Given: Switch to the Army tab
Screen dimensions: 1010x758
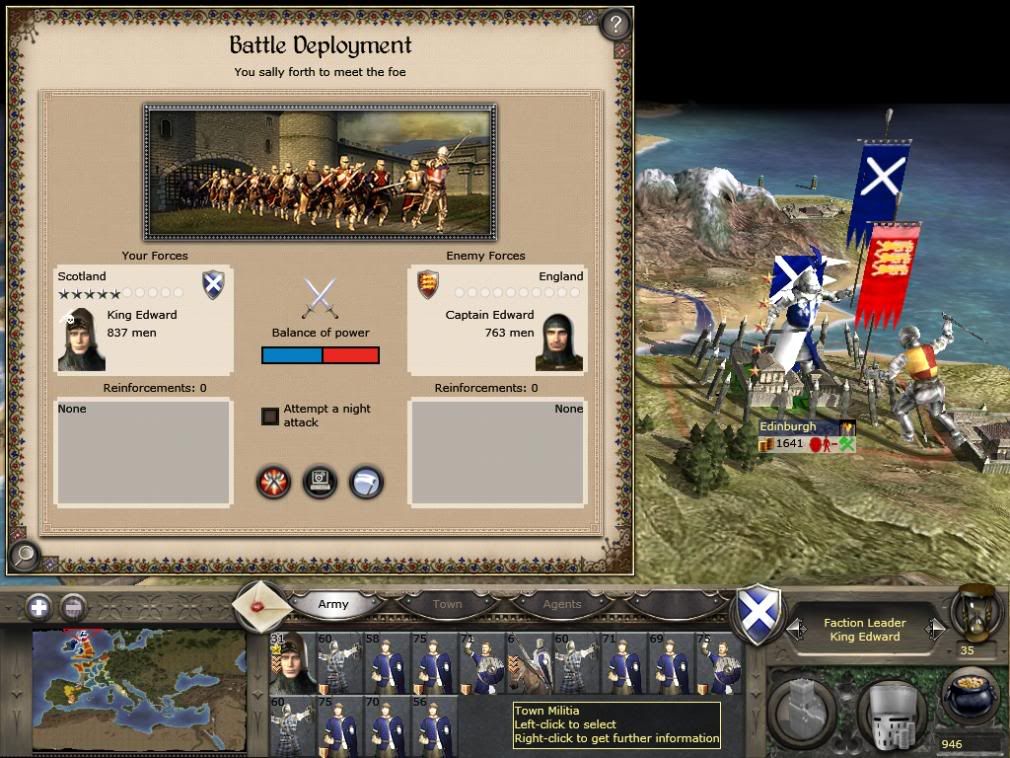Looking at the screenshot, I should (x=334, y=604).
